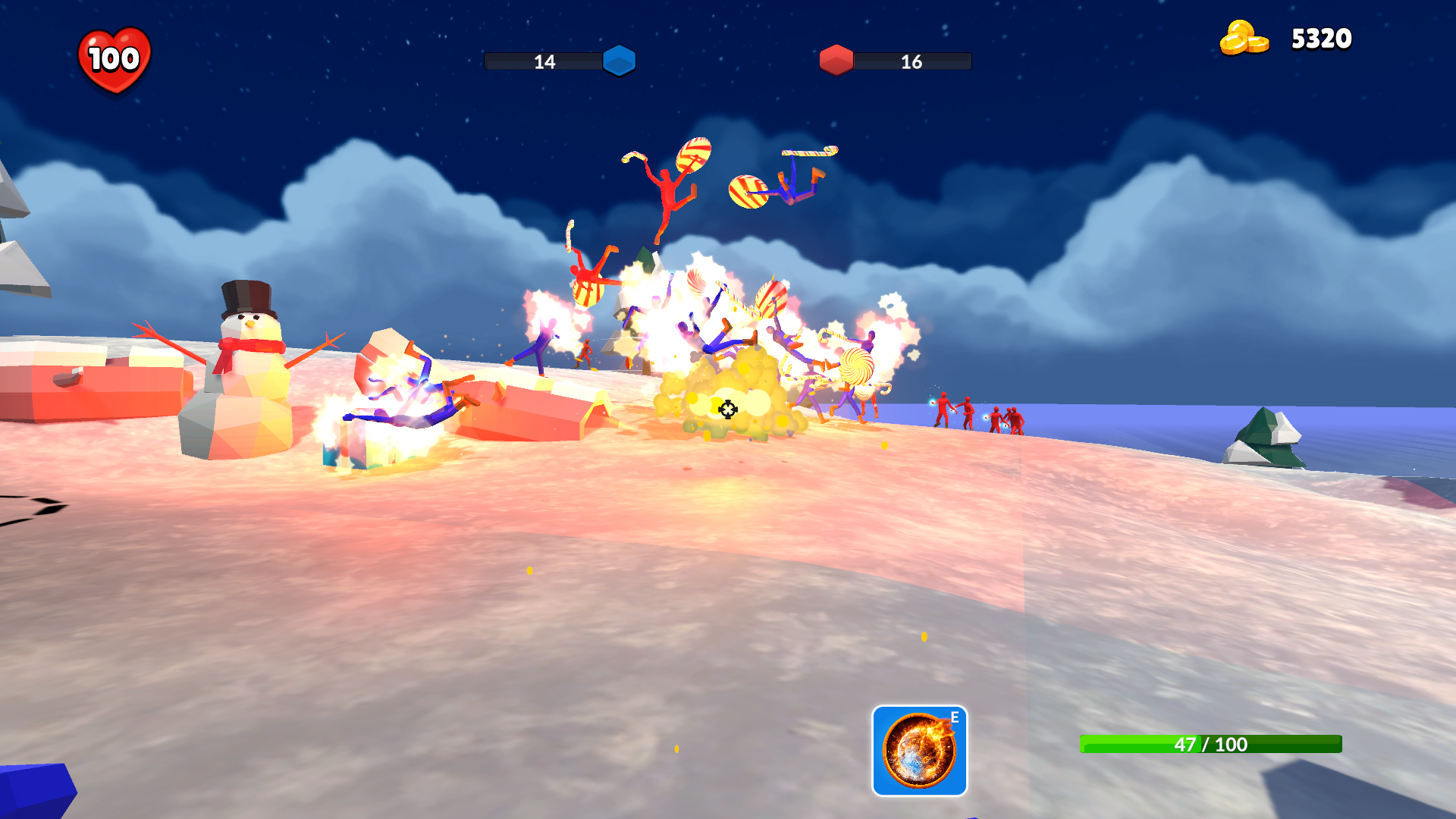
Task: Click the crosshair reticle at screen center
Action: pyautogui.click(x=727, y=410)
